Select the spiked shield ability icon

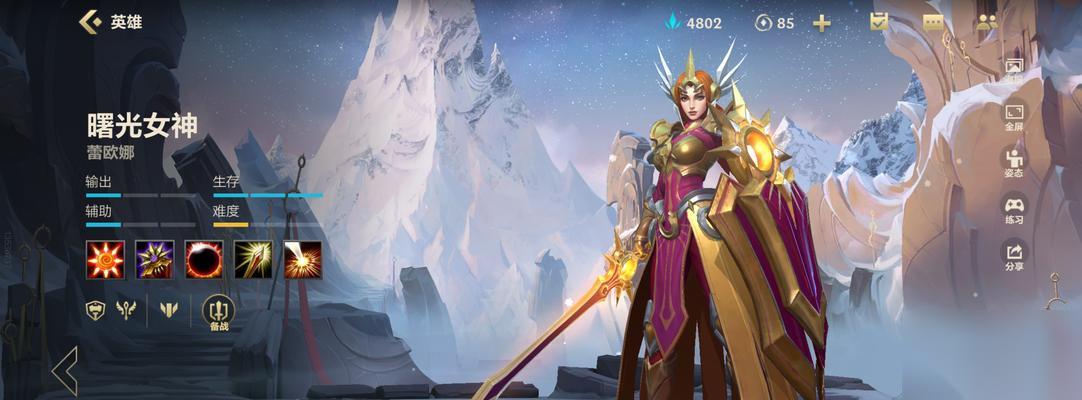click(154, 259)
